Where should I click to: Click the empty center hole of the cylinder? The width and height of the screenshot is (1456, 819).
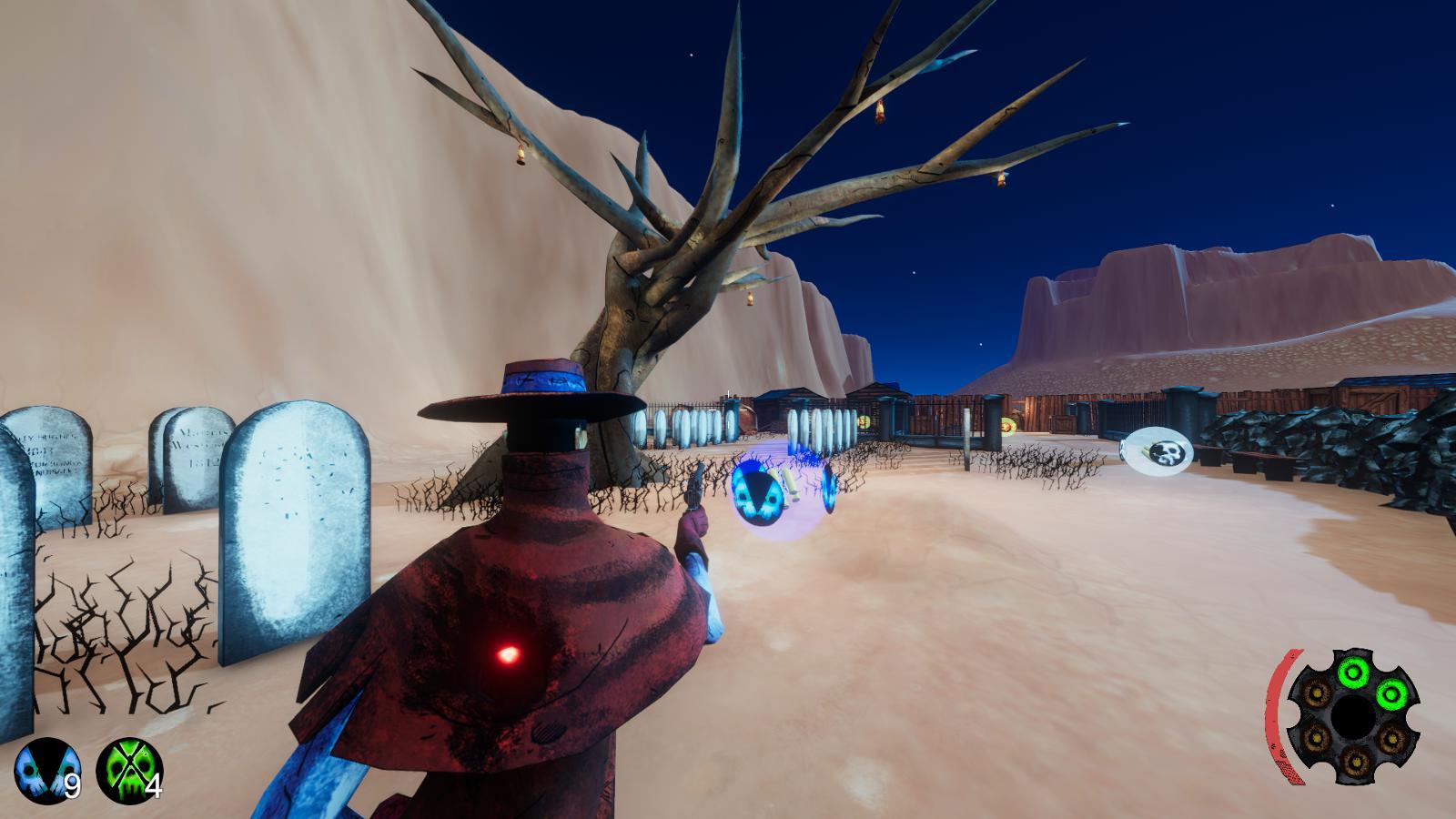coord(1353,717)
